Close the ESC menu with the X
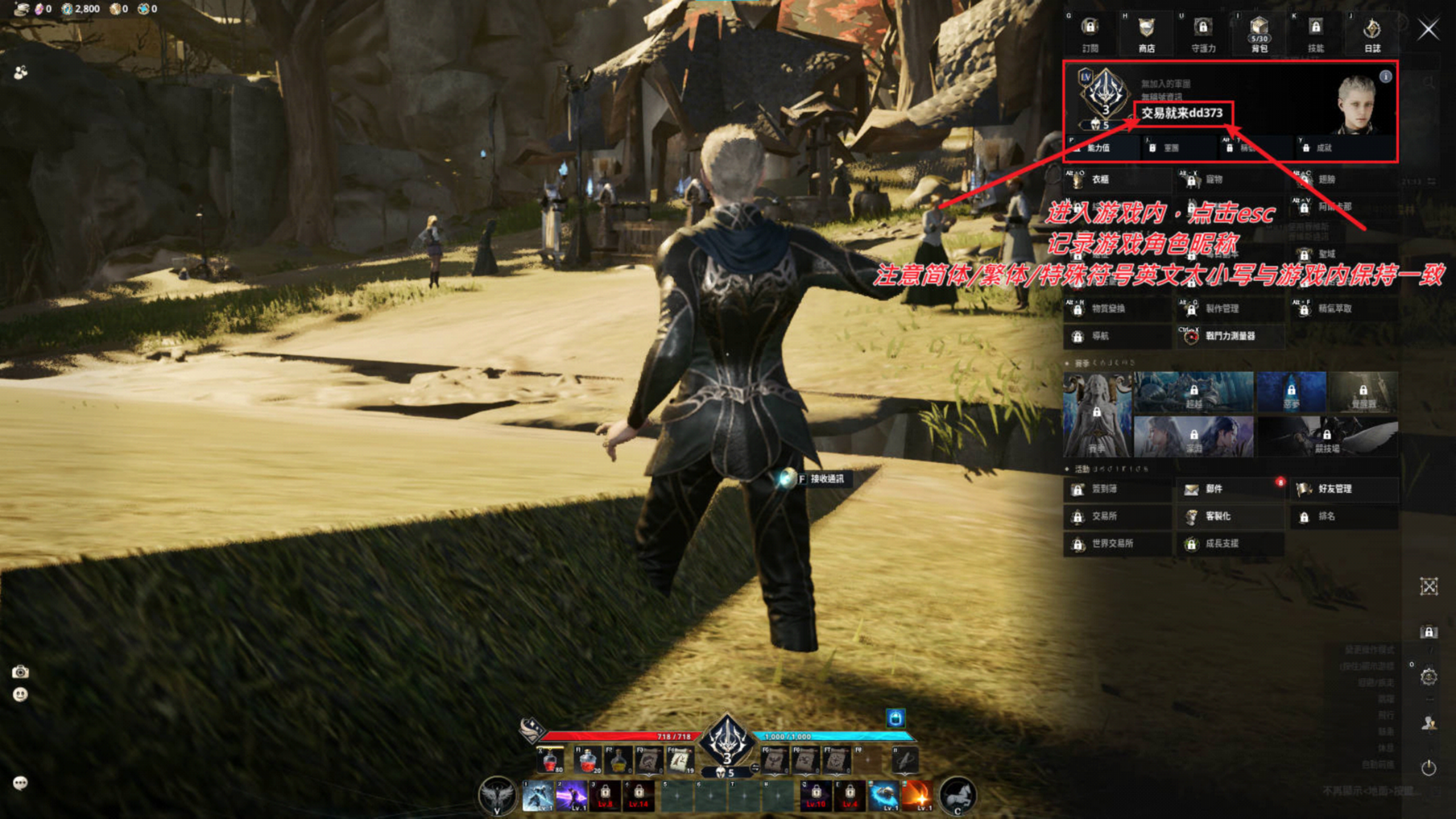The width and height of the screenshot is (1456, 819). tap(1428, 29)
